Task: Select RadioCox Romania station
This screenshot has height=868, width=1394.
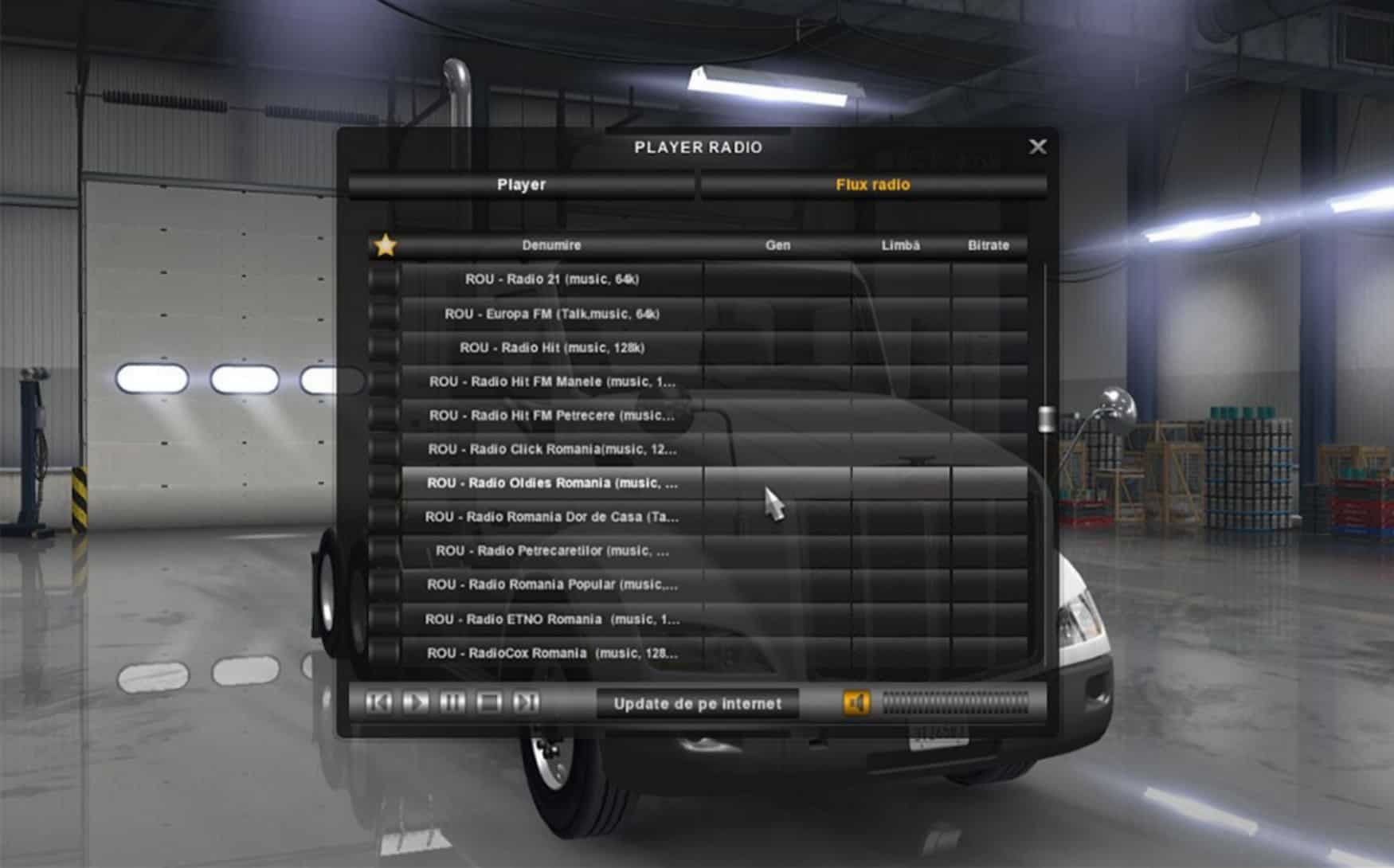Action: pyautogui.click(x=551, y=653)
